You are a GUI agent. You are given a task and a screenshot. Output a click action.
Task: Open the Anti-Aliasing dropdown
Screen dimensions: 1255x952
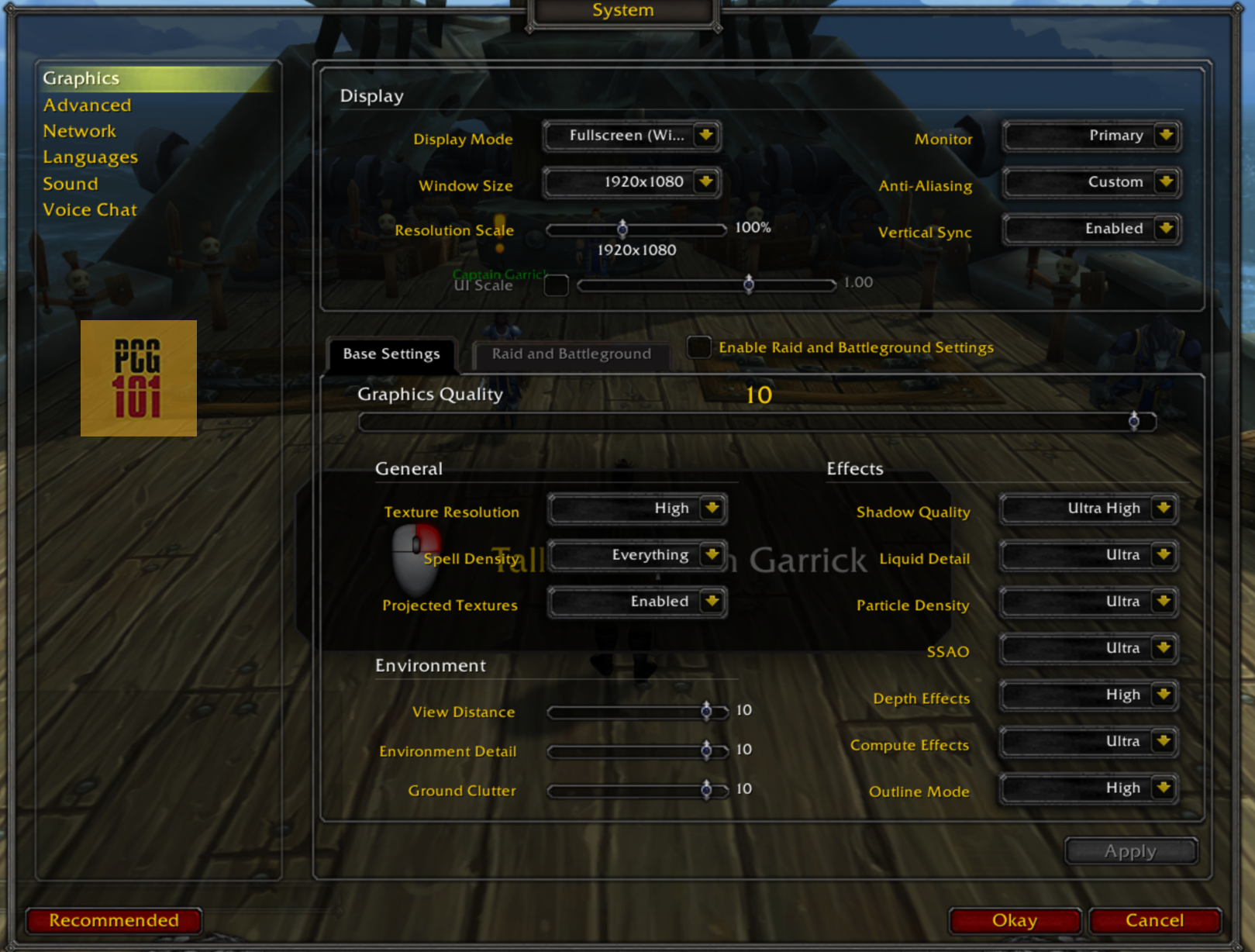coord(1091,183)
